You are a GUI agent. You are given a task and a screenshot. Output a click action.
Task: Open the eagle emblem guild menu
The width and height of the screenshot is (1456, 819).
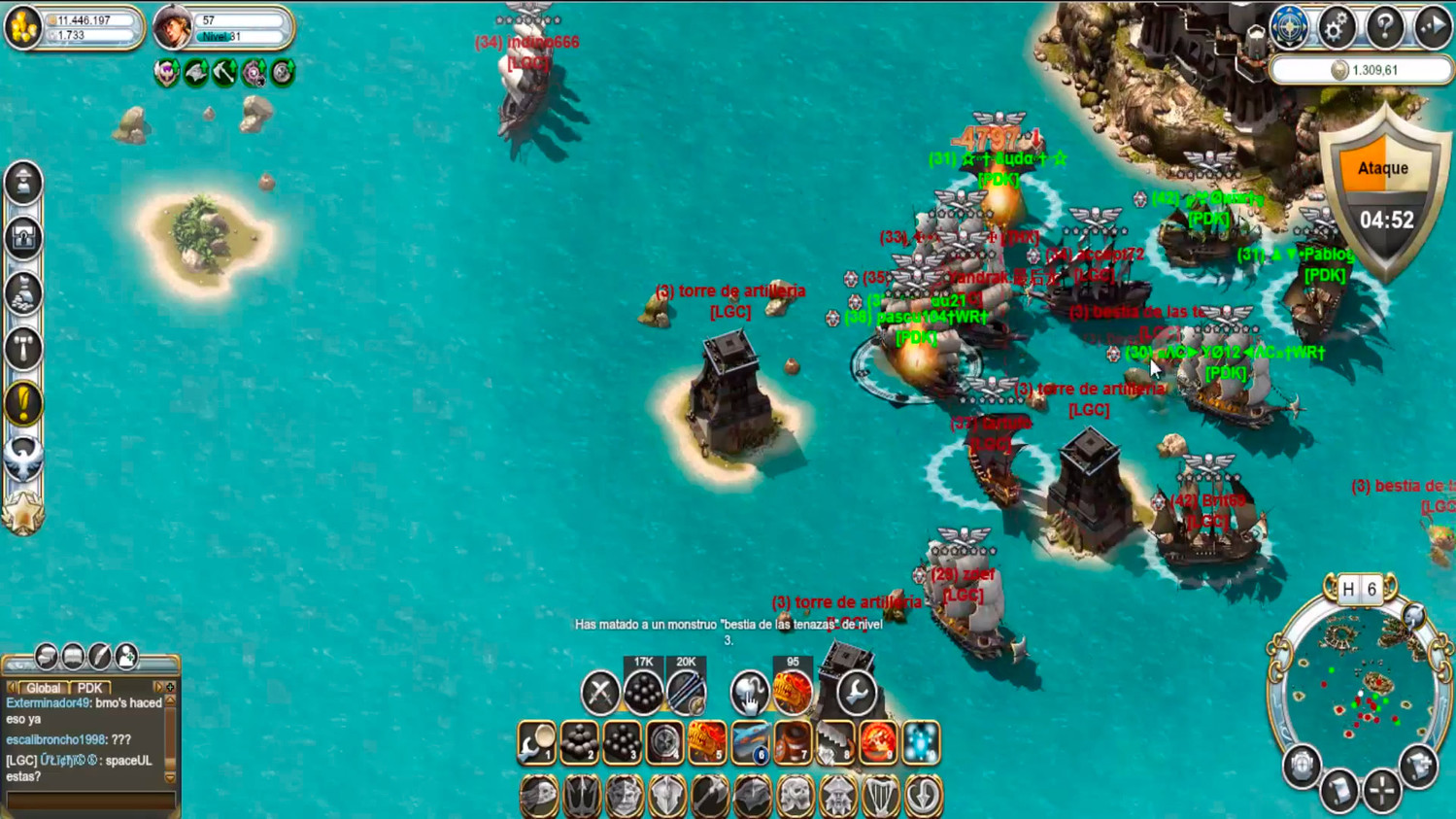pyautogui.click(x=23, y=458)
